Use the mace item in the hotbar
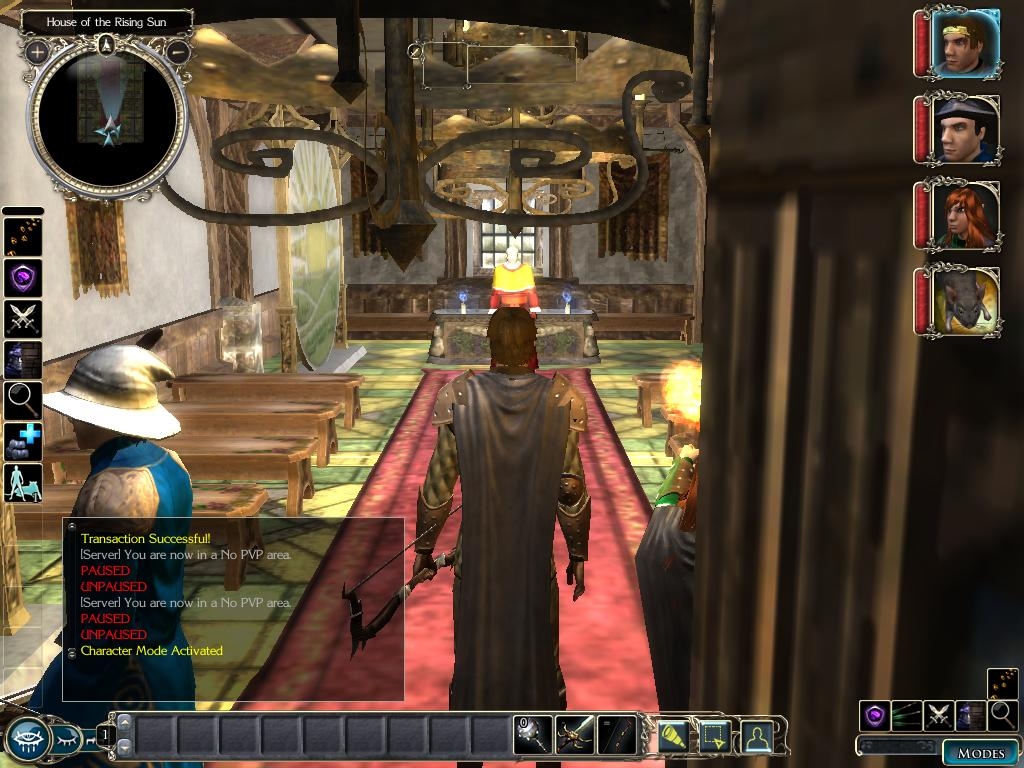 click(532, 735)
